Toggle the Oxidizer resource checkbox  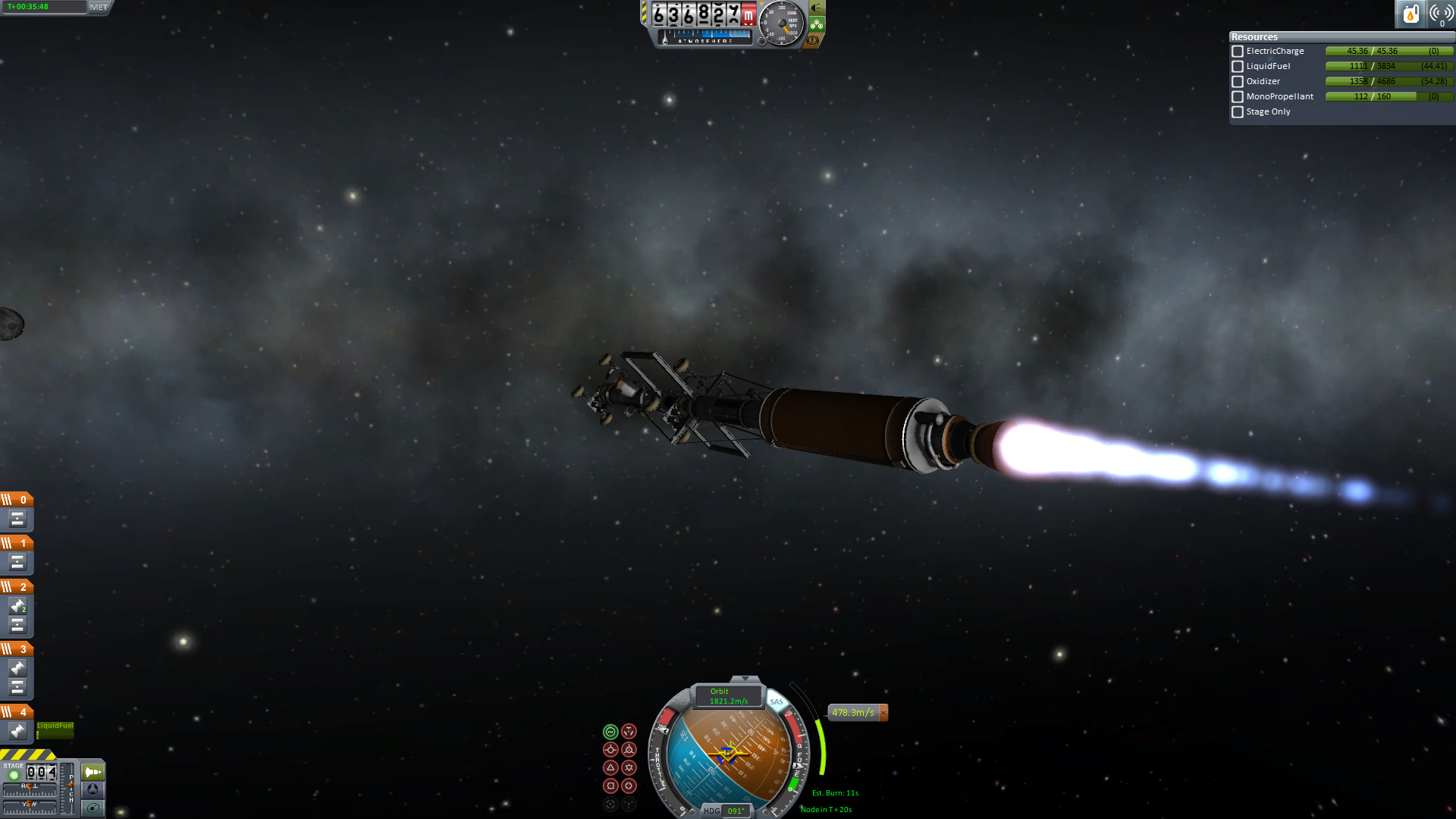point(1238,82)
